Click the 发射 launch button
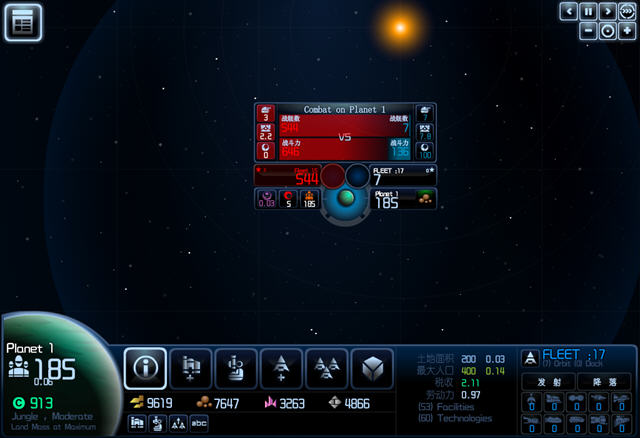 click(x=549, y=382)
